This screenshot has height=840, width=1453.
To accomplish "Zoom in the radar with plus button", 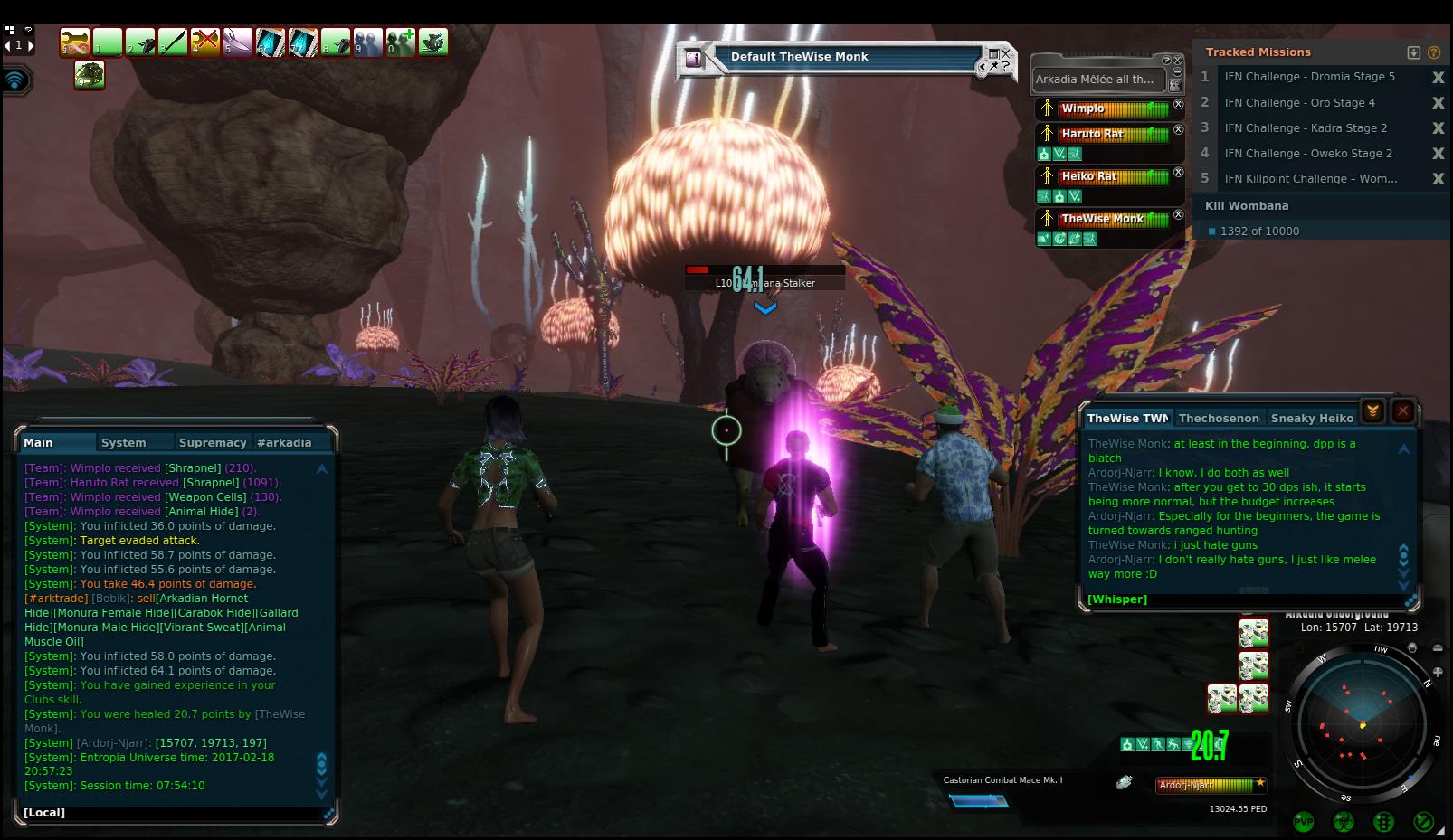I will click(x=1439, y=672).
